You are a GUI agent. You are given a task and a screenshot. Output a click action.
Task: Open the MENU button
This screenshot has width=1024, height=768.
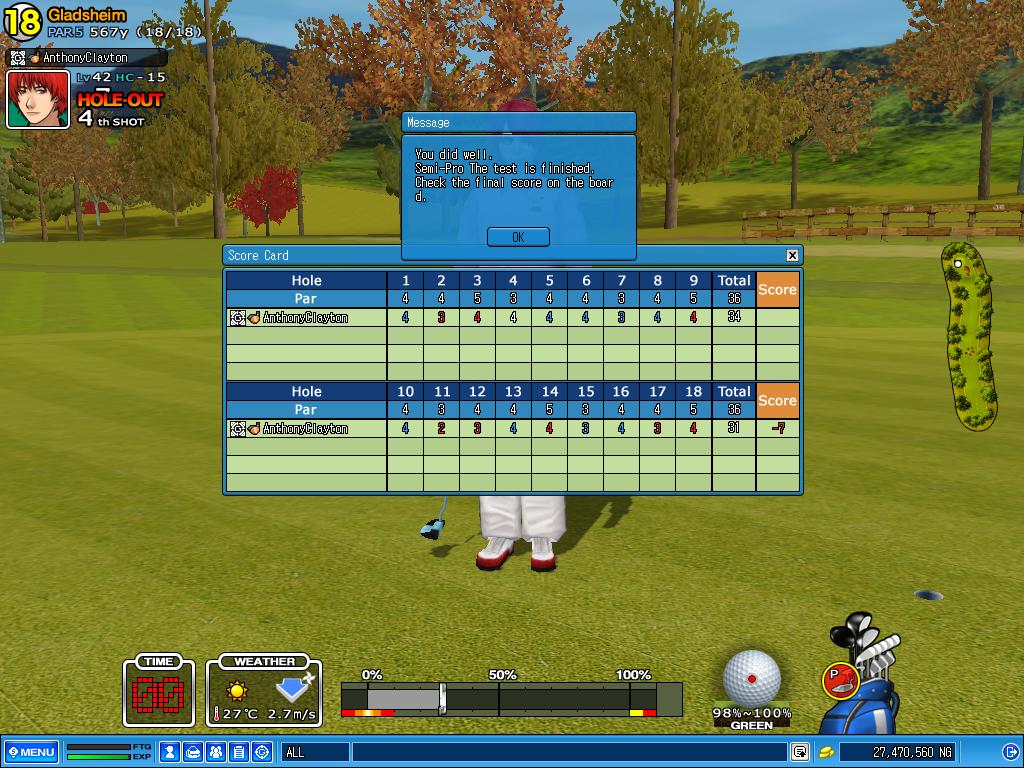[31, 752]
